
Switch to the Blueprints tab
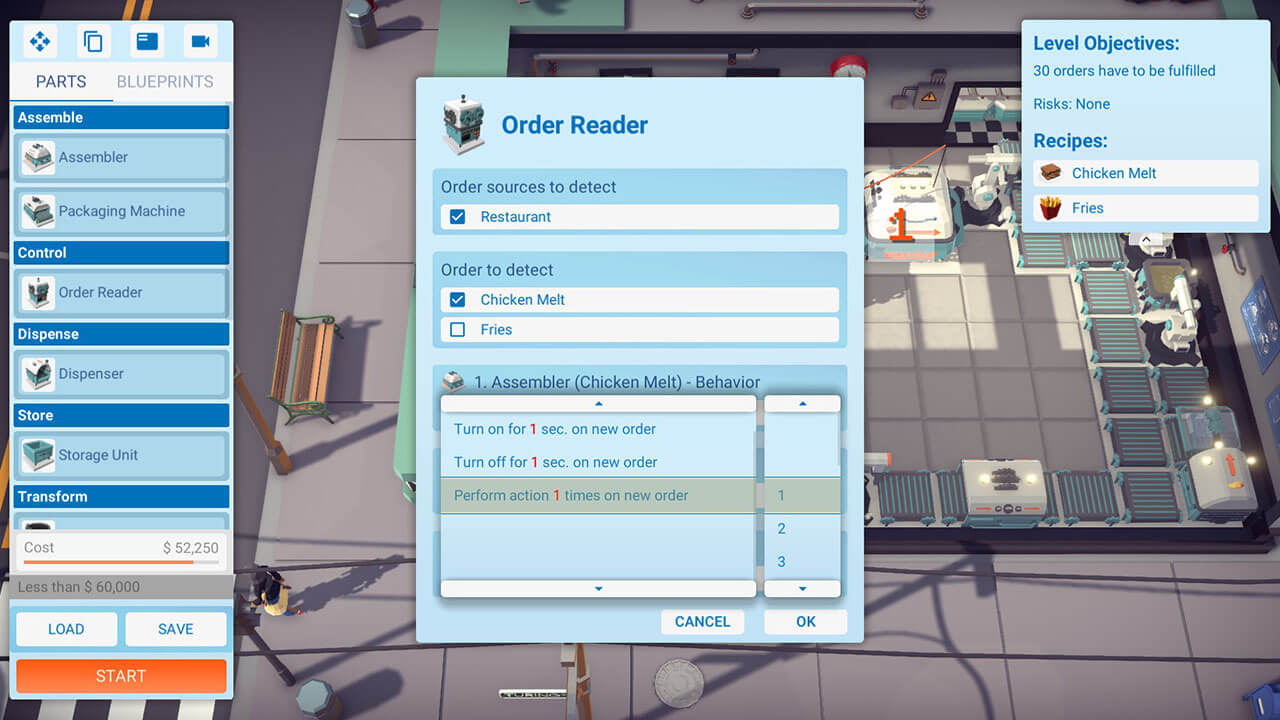click(165, 82)
